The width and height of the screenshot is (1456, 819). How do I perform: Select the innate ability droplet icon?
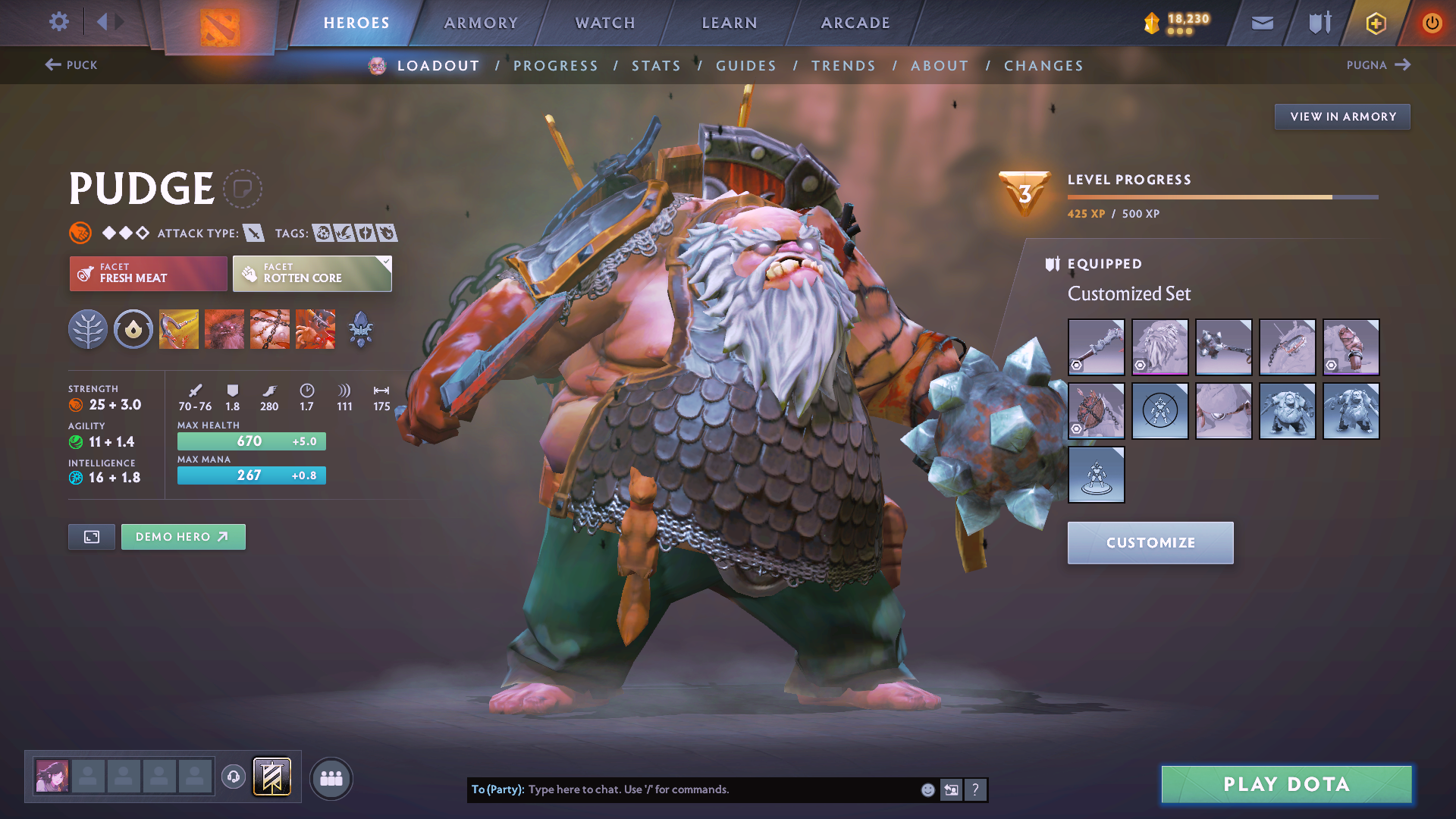tap(133, 328)
